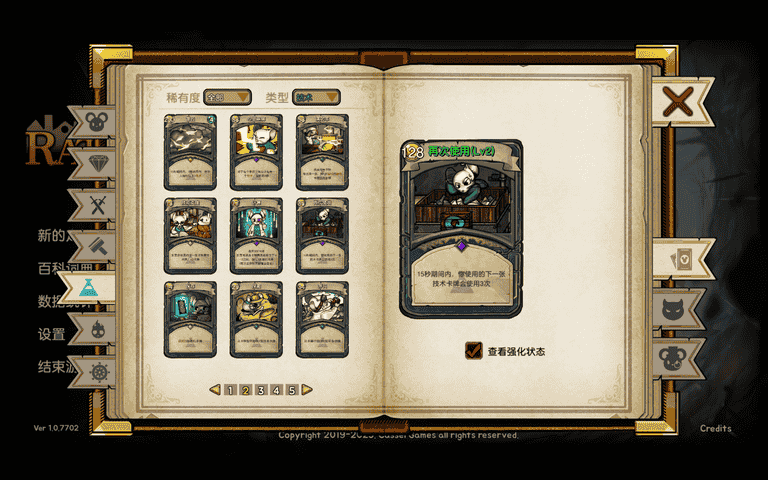Select the middle card in the grid
The height and width of the screenshot is (480, 768).
(256, 235)
